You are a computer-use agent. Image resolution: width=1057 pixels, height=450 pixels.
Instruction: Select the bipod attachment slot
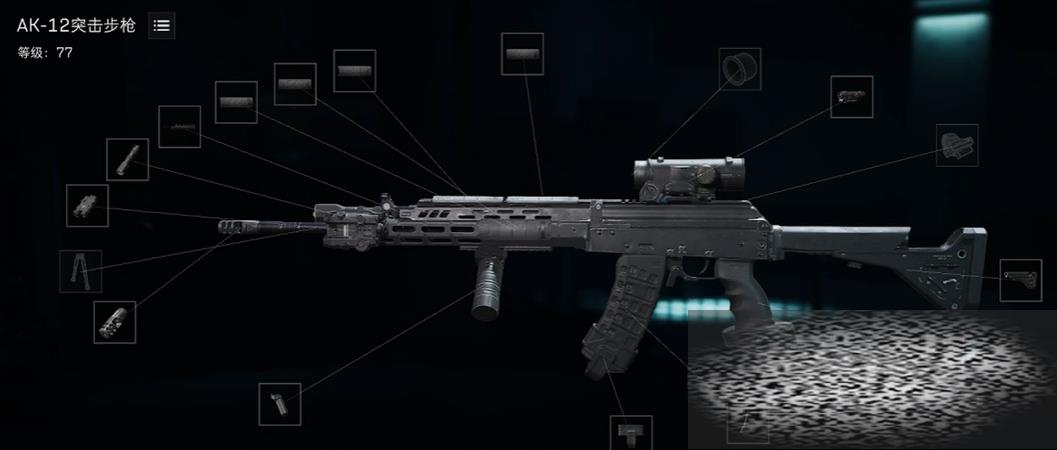click(80, 271)
